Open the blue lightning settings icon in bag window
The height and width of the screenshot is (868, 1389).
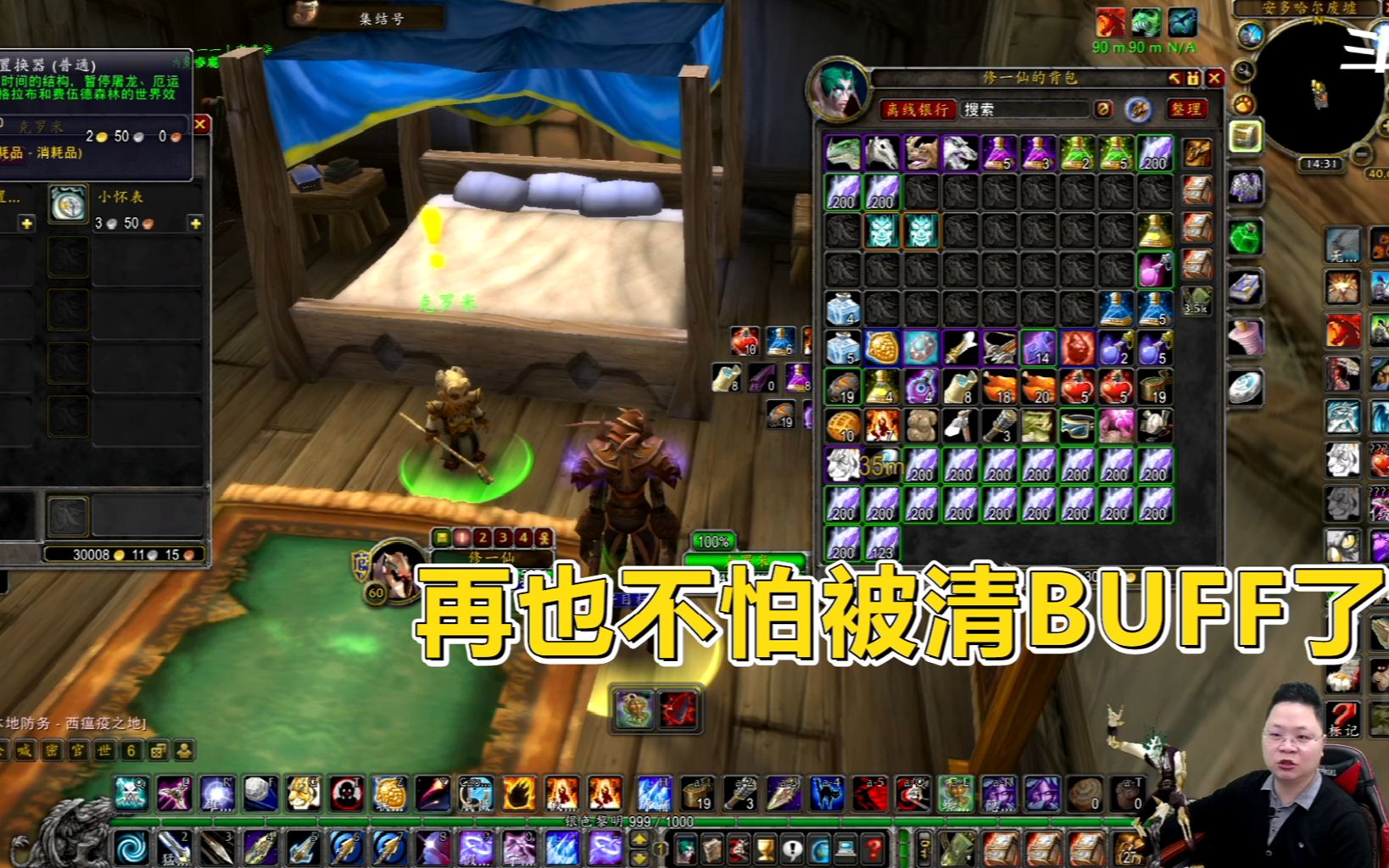pos(1137,109)
